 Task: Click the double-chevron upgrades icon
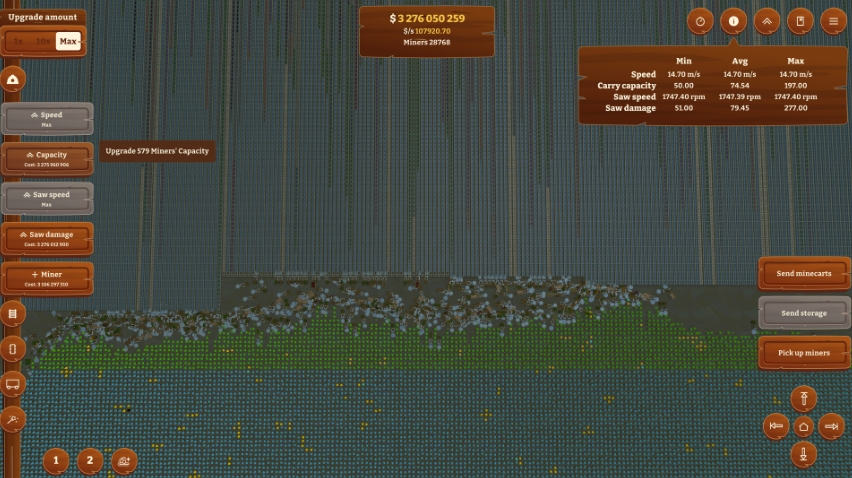(766, 21)
